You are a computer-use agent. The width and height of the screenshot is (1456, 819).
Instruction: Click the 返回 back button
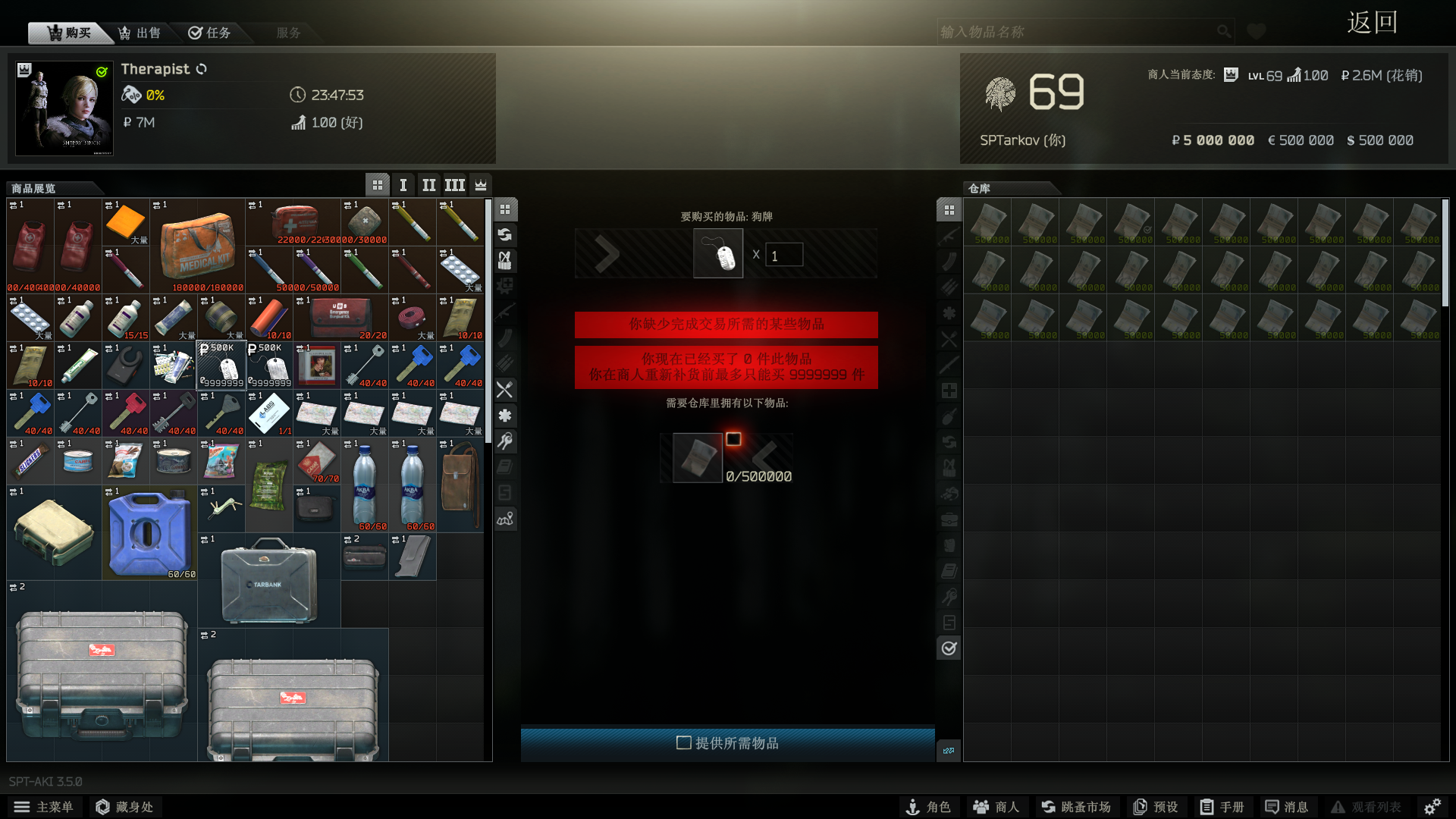pos(1372,23)
